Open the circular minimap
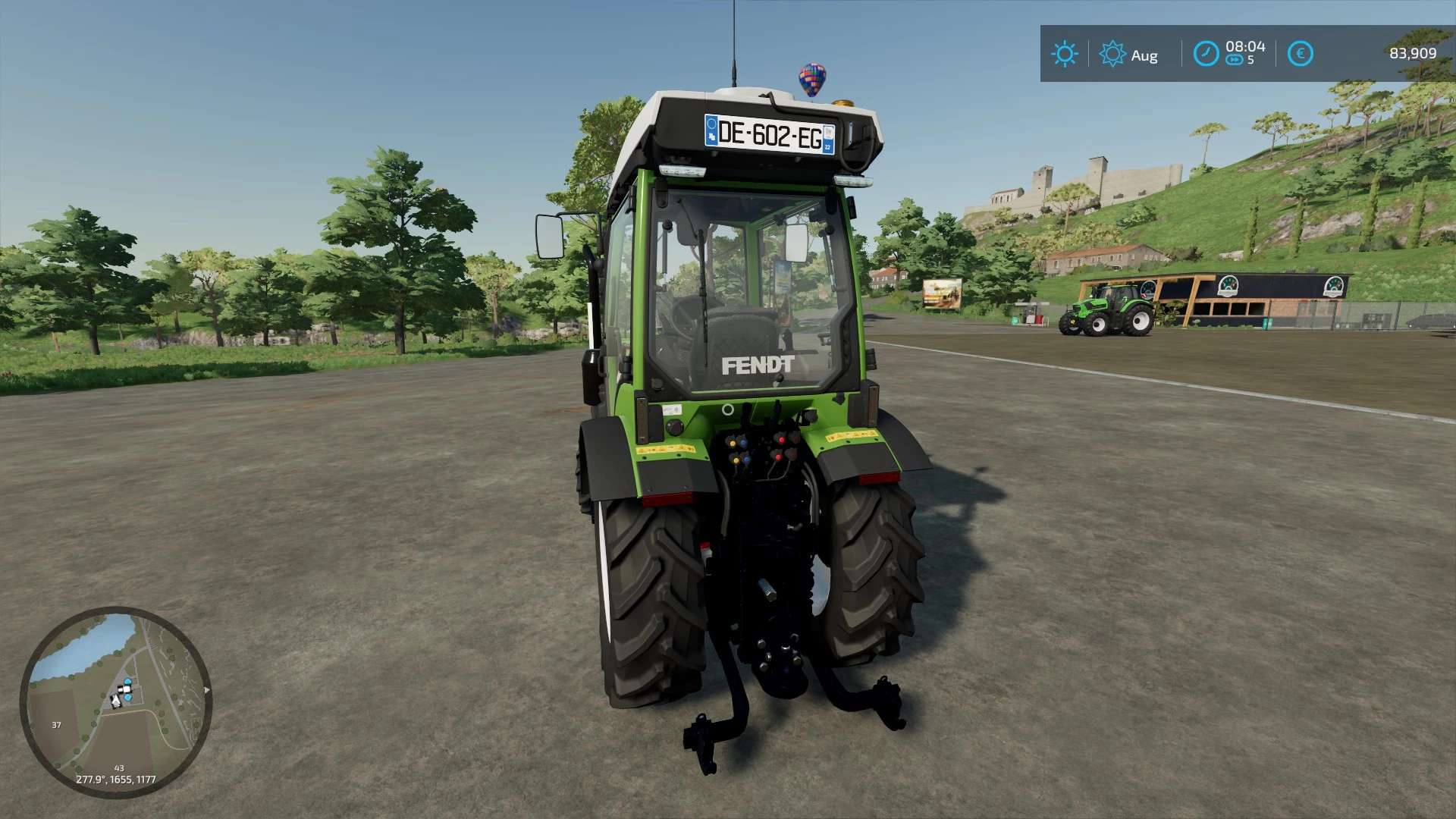The image size is (1456, 819). coord(115,701)
